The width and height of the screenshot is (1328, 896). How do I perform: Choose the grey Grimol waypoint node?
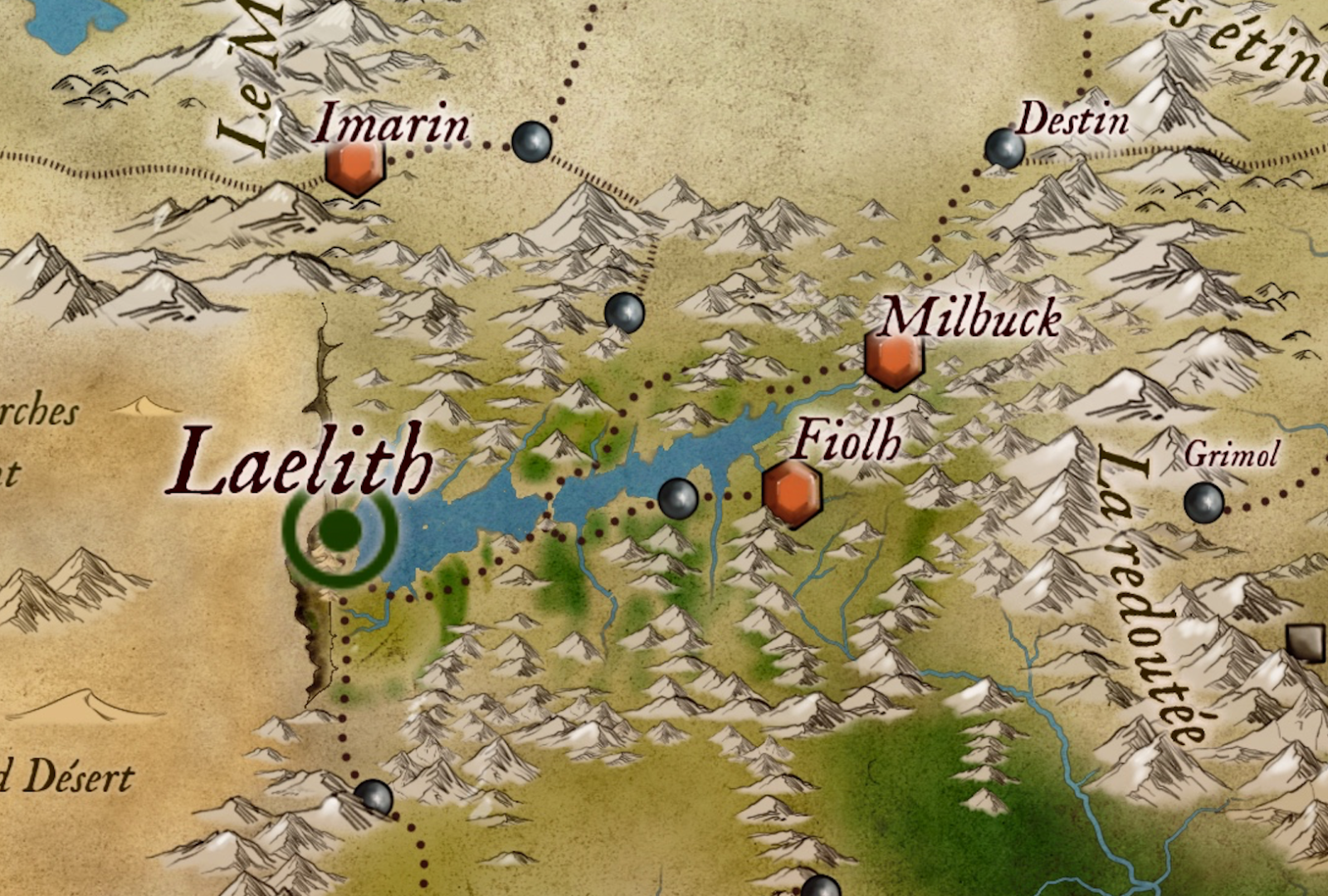coord(1203,503)
